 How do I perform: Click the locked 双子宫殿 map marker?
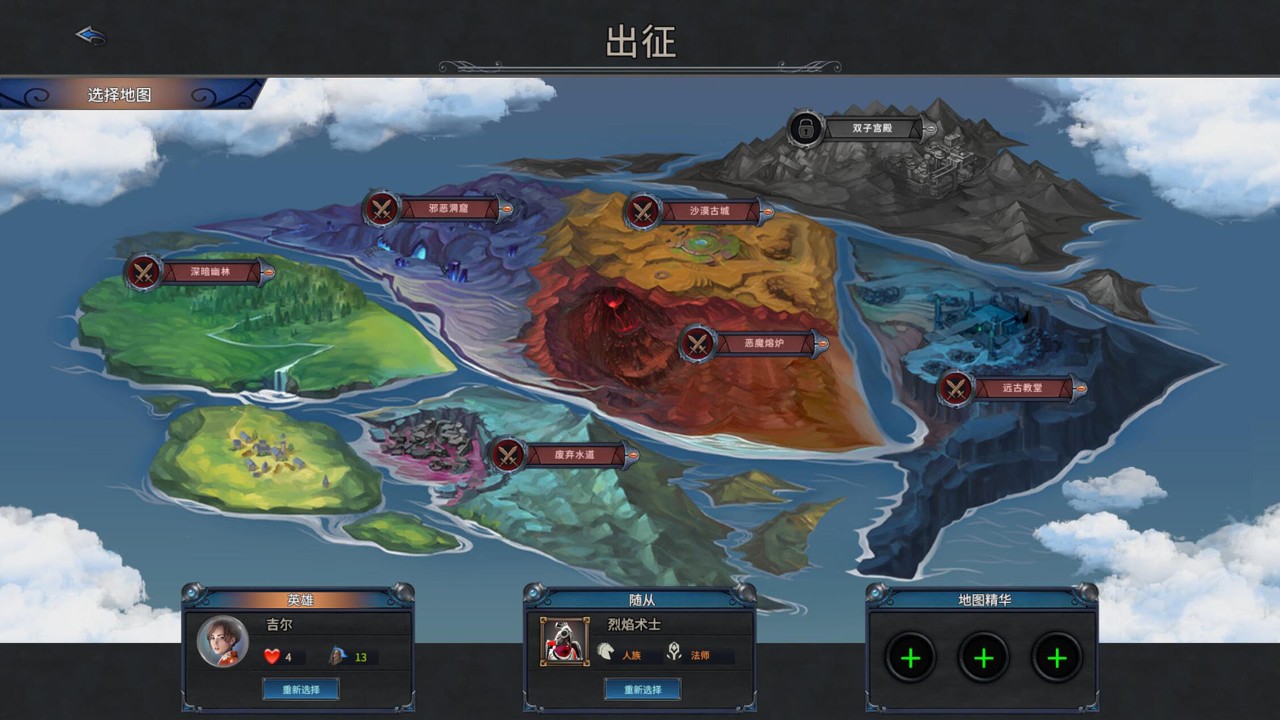pyautogui.click(x=860, y=128)
